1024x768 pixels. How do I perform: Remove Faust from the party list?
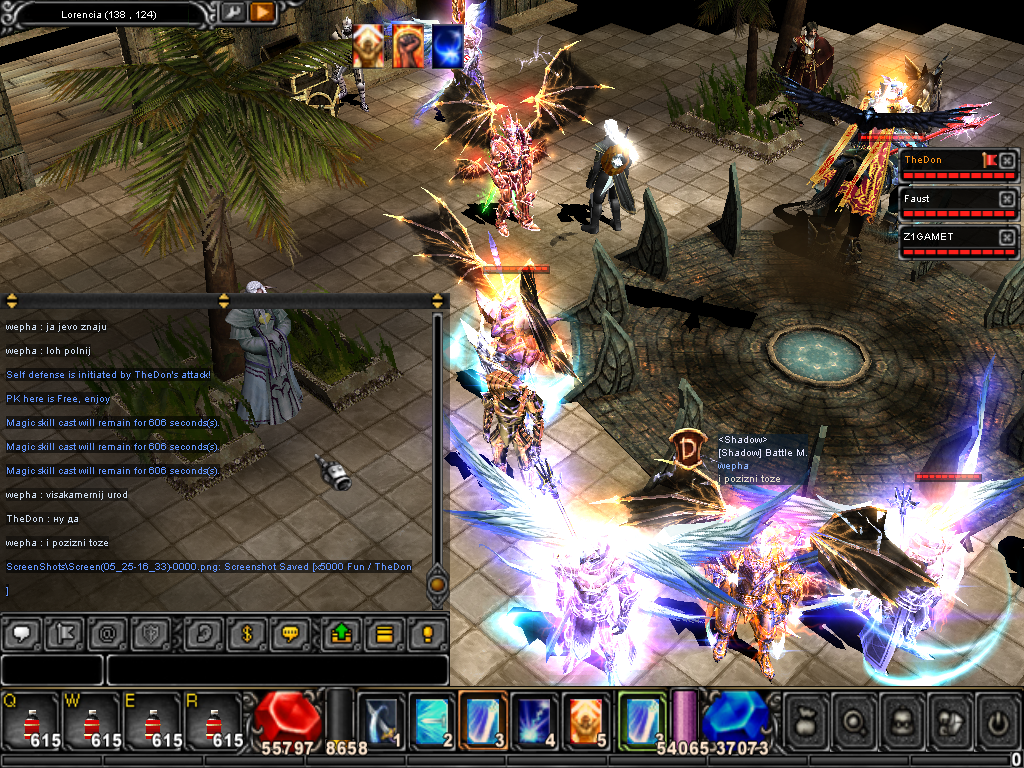1007,199
